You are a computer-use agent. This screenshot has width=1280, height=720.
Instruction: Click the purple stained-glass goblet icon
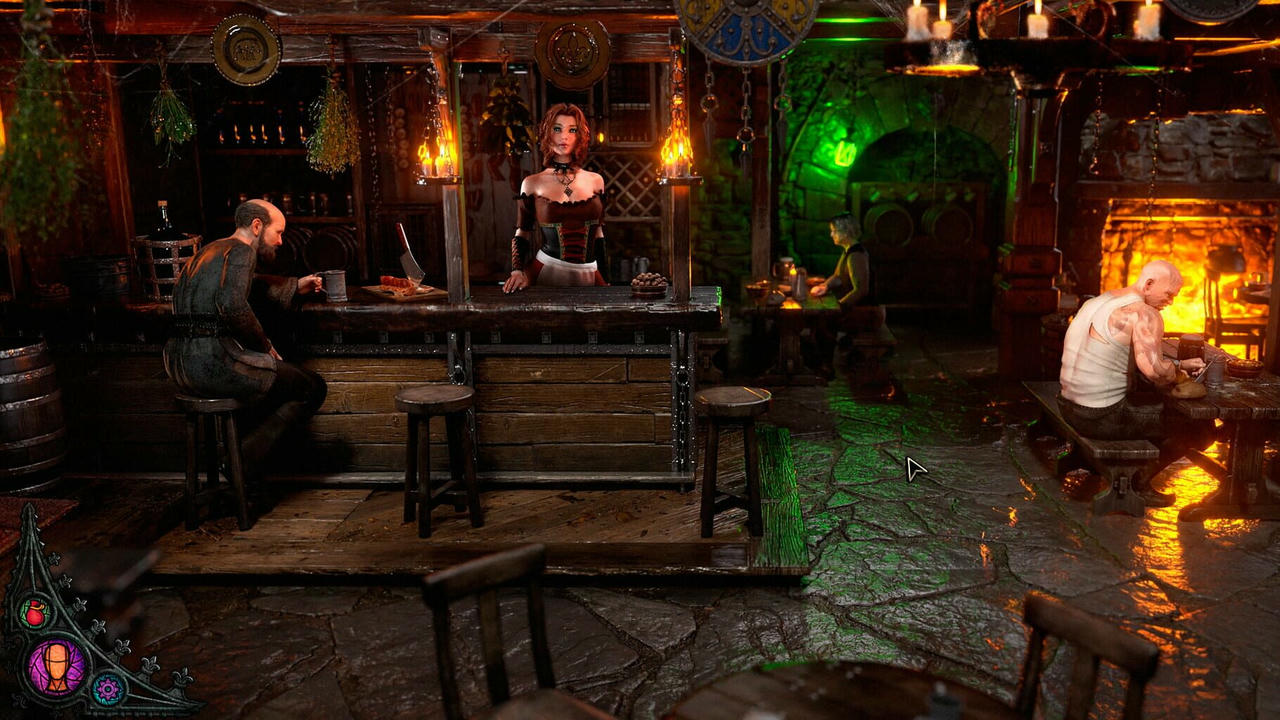click(57, 667)
